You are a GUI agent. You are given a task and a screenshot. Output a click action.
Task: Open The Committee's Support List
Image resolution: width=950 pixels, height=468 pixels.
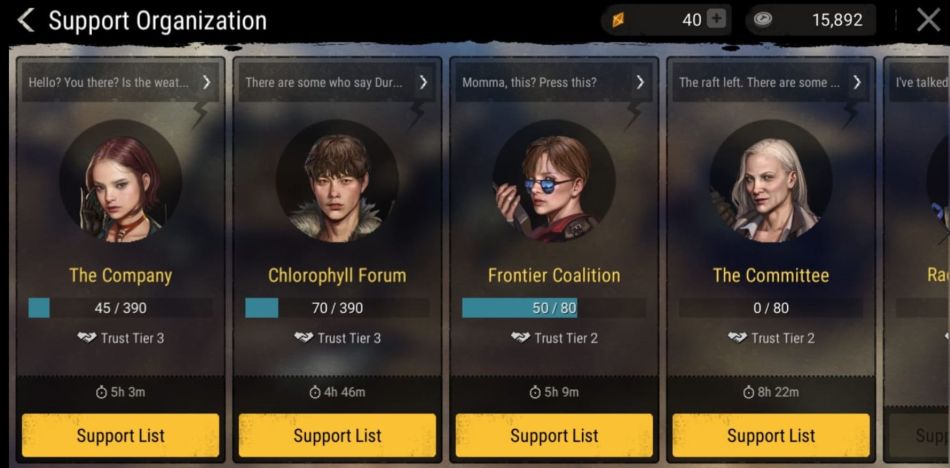point(771,435)
